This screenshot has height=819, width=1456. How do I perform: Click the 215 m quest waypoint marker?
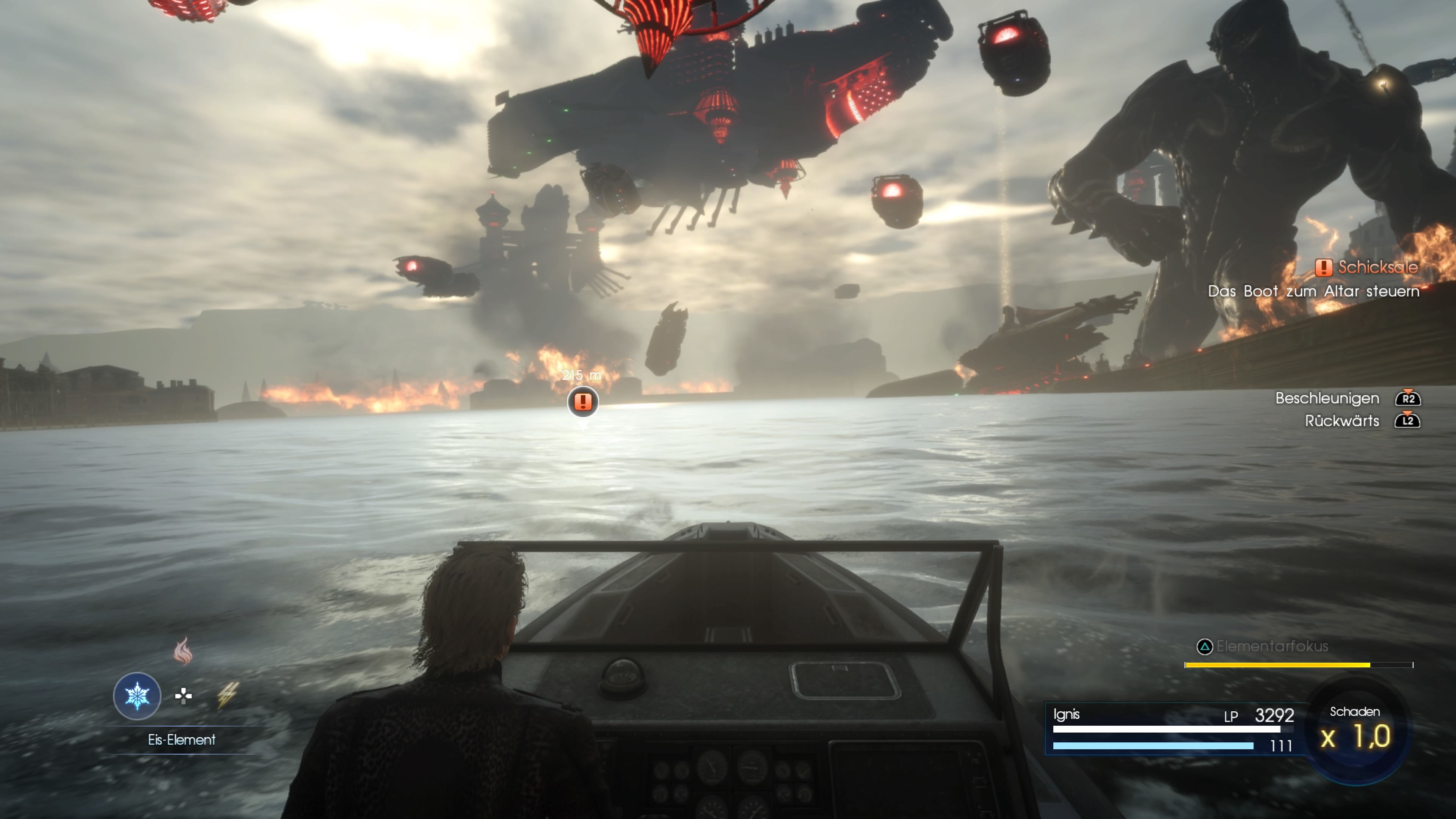point(583,402)
